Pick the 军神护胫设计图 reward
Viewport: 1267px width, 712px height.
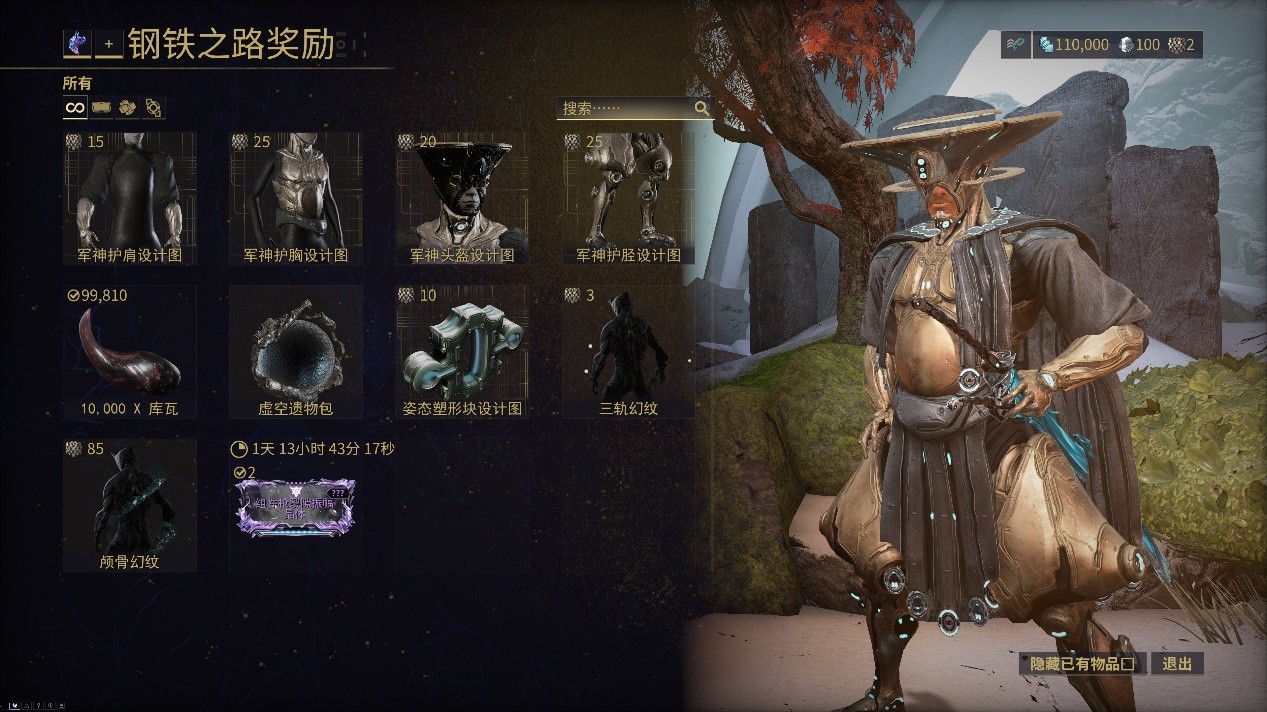(629, 198)
